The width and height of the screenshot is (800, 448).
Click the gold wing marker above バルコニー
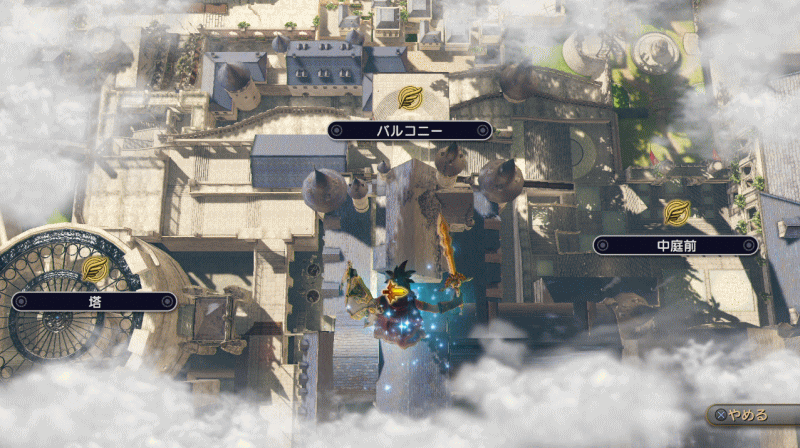(410, 98)
